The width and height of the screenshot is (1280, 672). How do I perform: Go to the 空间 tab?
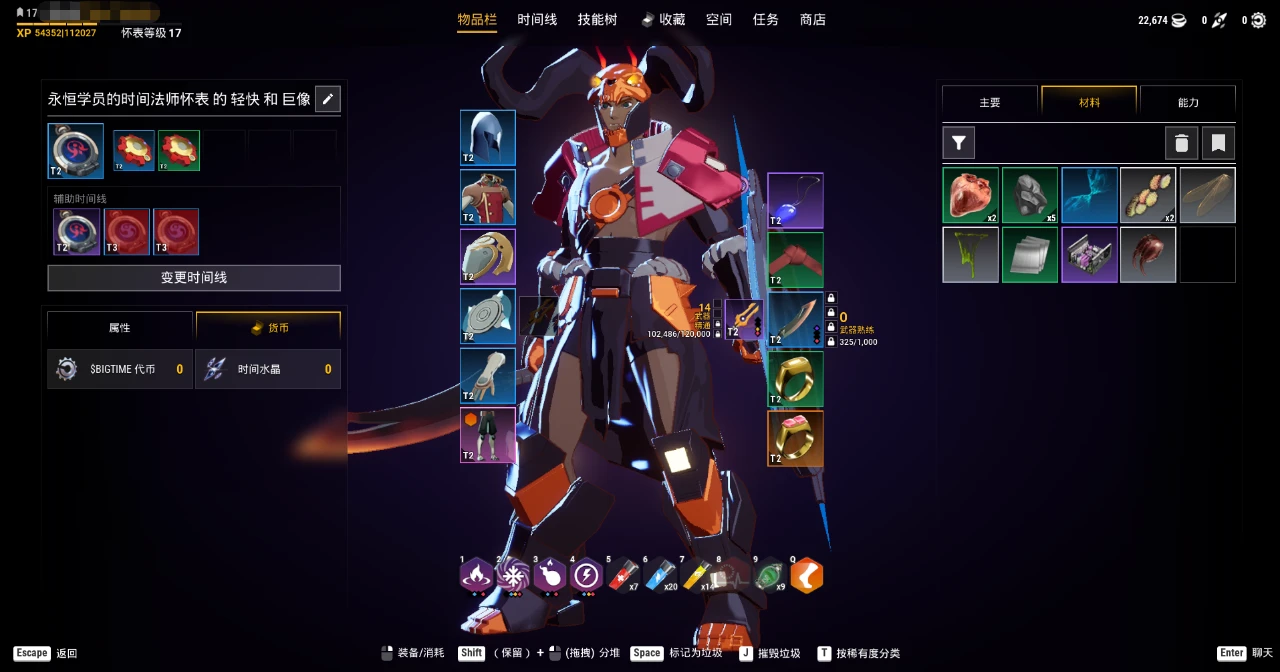pos(718,20)
